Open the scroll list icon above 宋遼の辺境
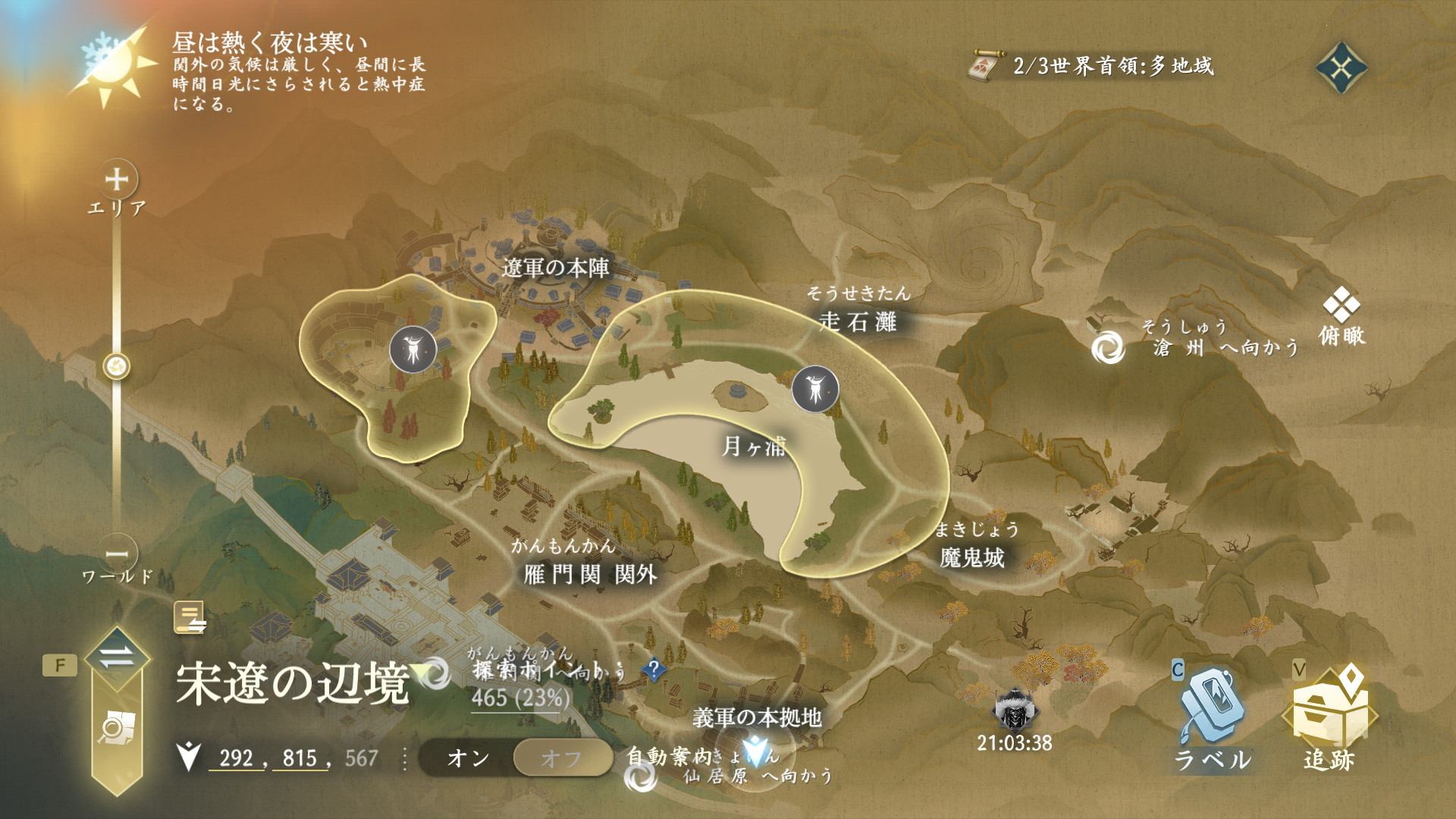Image resolution: width=1456 pixels, height=819 pixels. (190, 617)
